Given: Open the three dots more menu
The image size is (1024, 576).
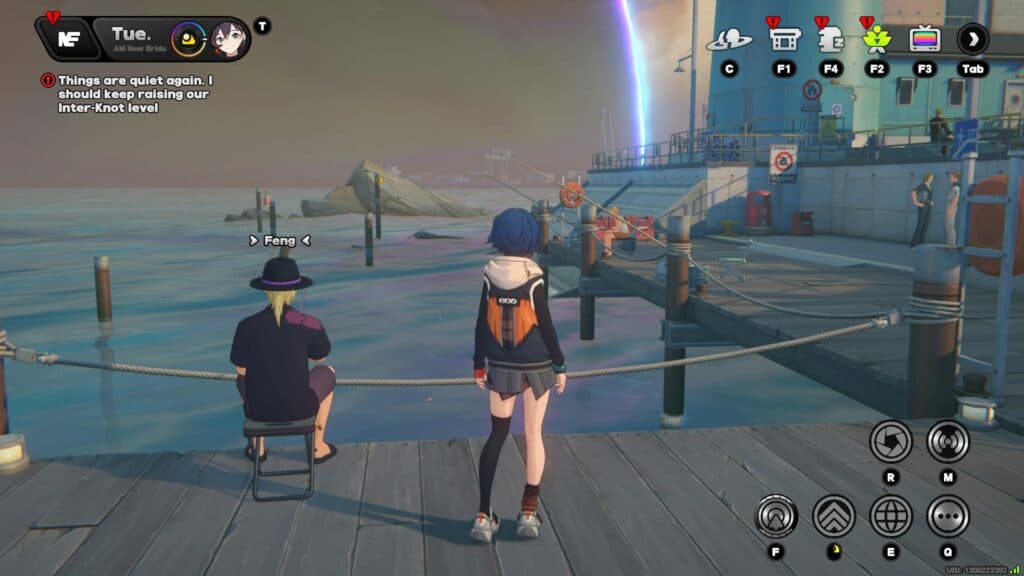Looking at the screenshot, I should 947,516.
